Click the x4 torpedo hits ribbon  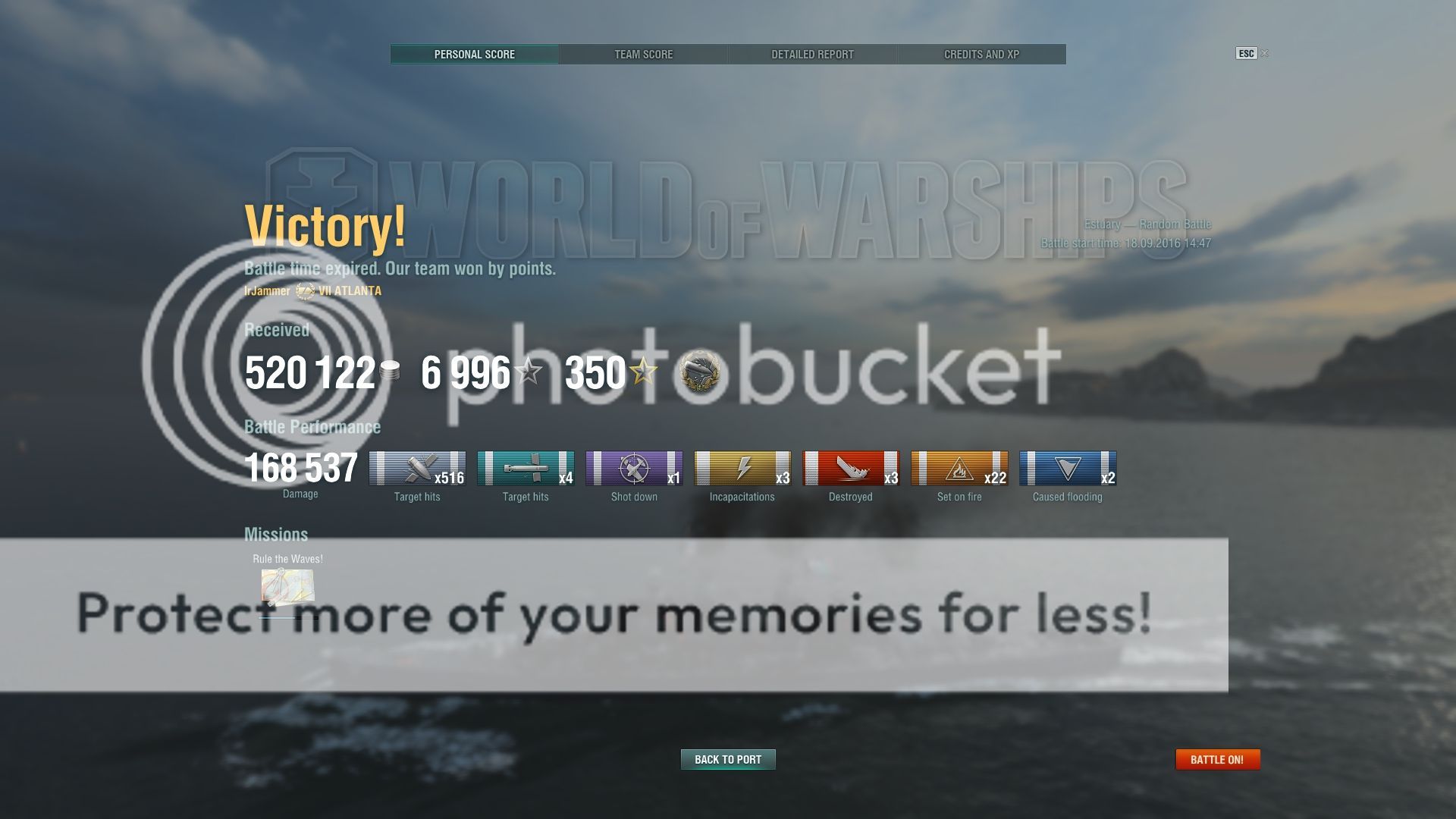click(526, 468)
